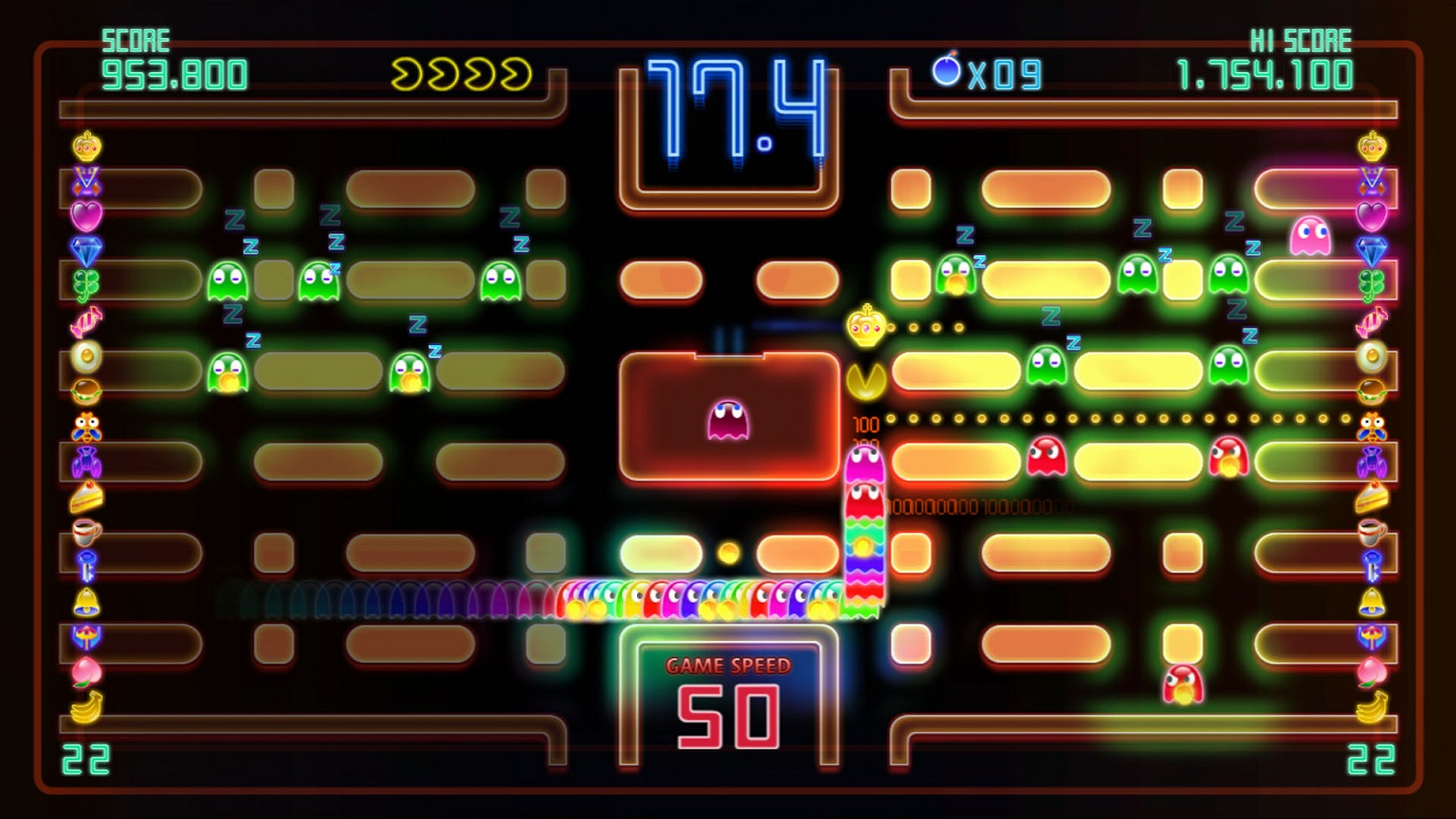Select the four-leaf clover icon
The height and width of the screenshot is (819, 1456).
86,282
